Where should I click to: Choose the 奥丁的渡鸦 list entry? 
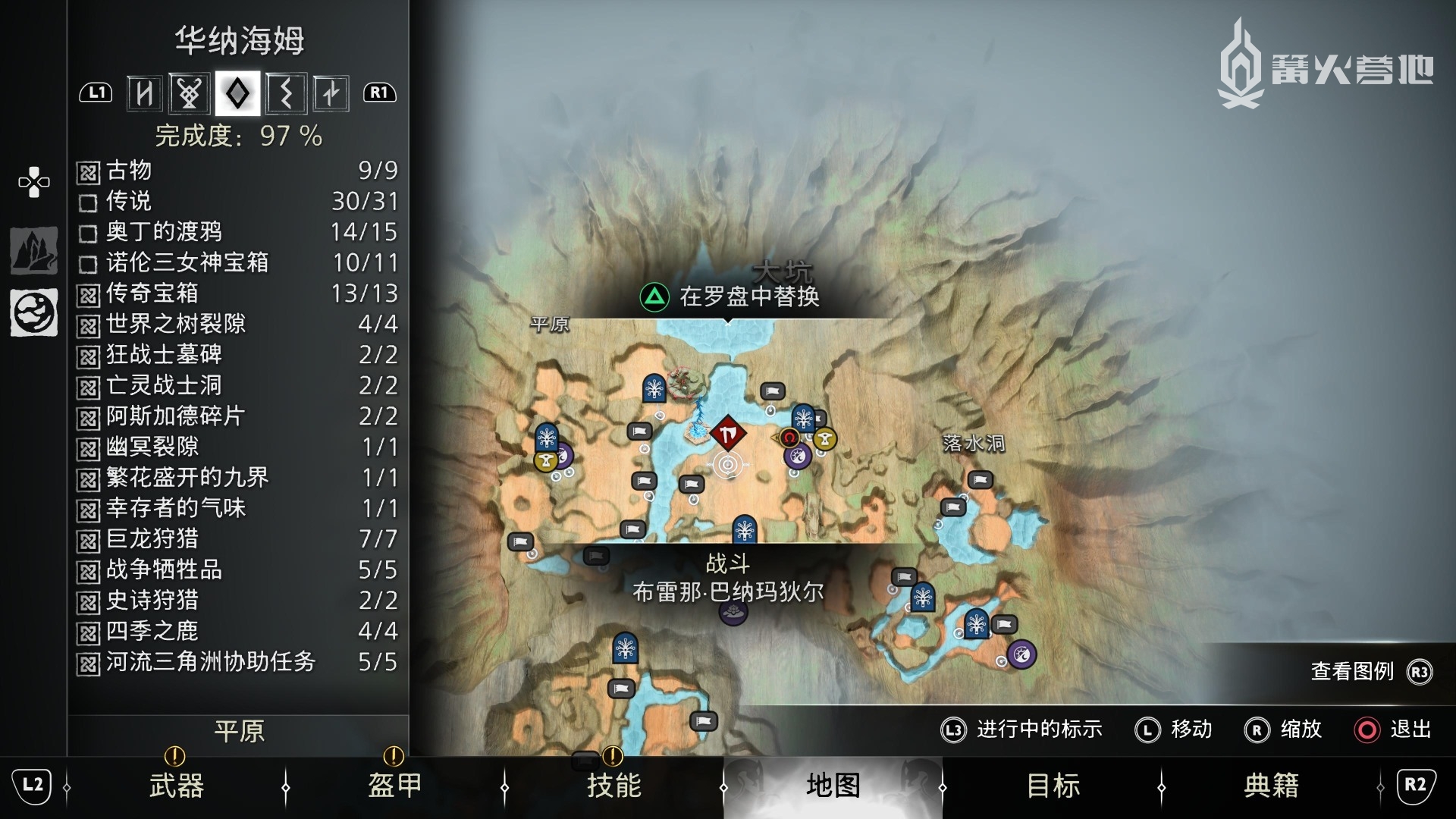[237, 231]
